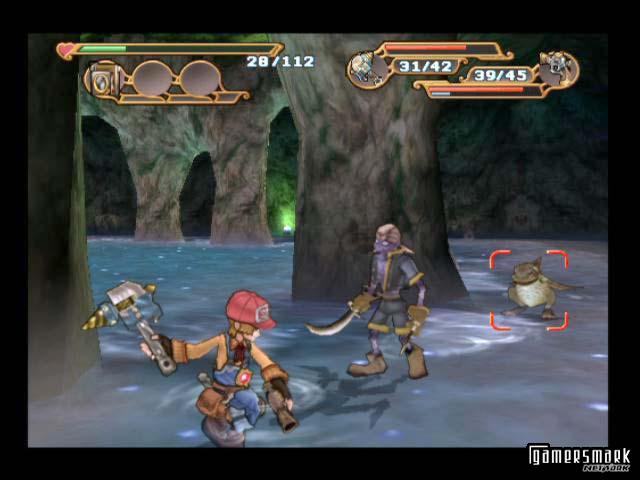Select the frog enemy in the red target reticle
Screen dimensions: 640x480
[x=529, y=291]
